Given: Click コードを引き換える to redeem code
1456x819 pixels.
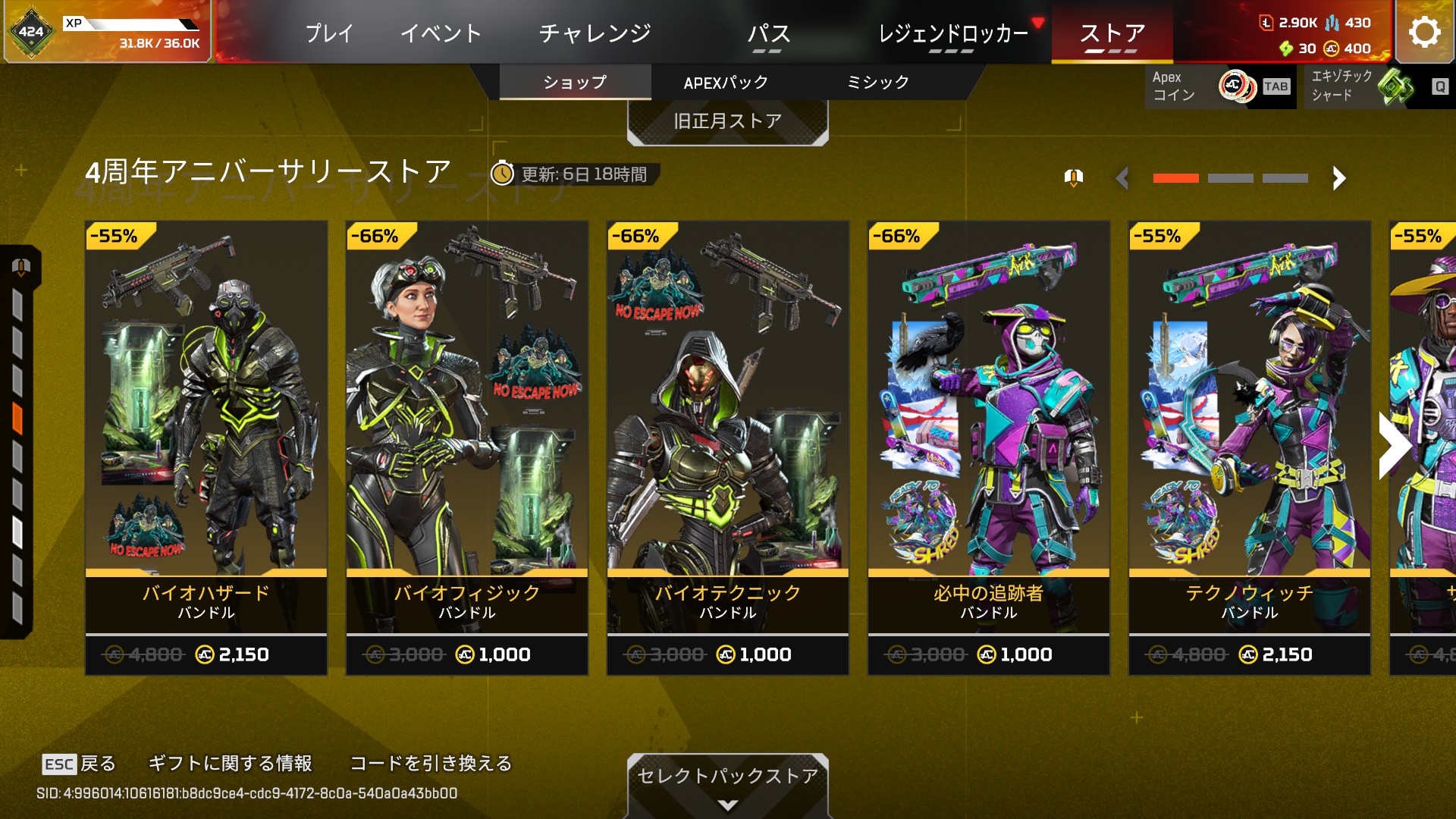Looking at the screenshot, I should (x=431, y=764).
